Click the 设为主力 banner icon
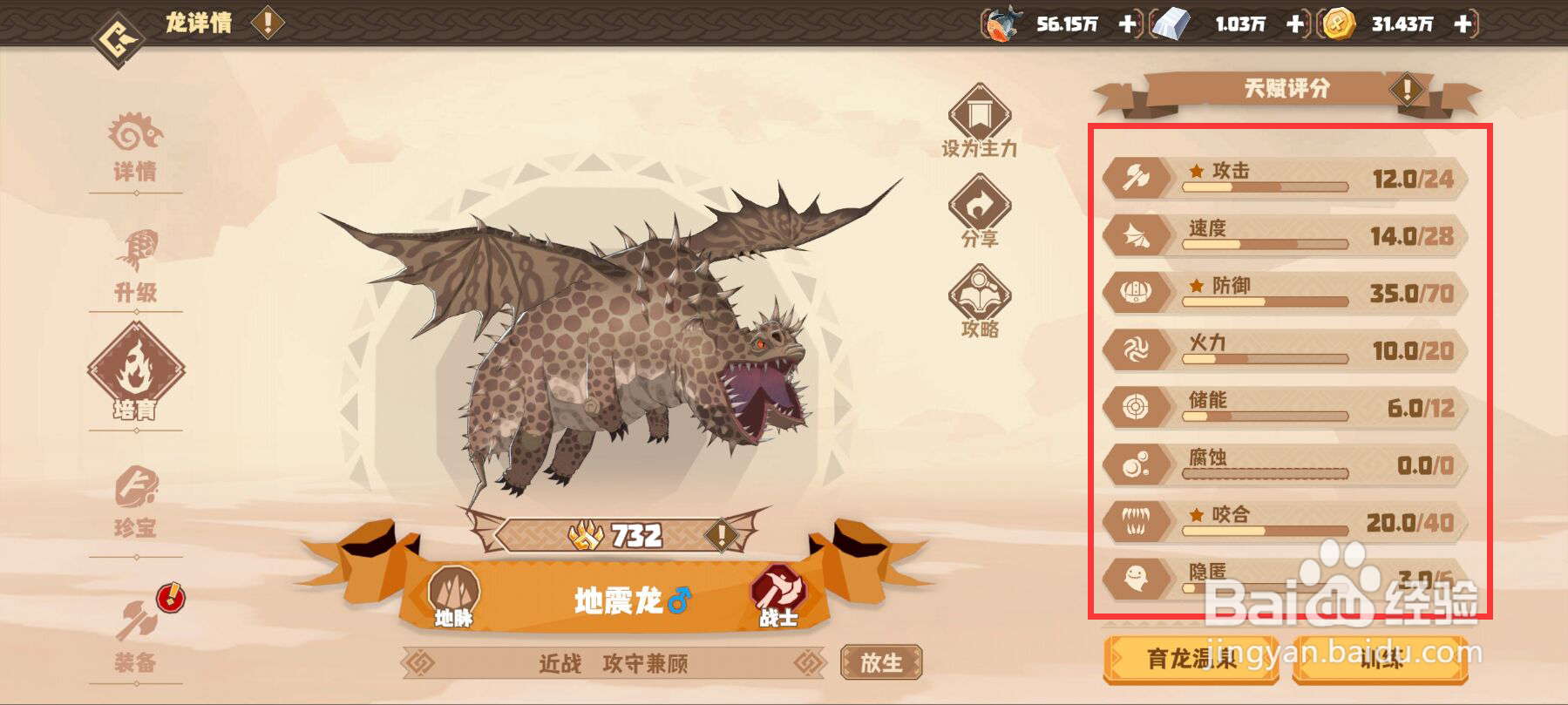This screenshot has height=705, width=1568. point(981,111)
